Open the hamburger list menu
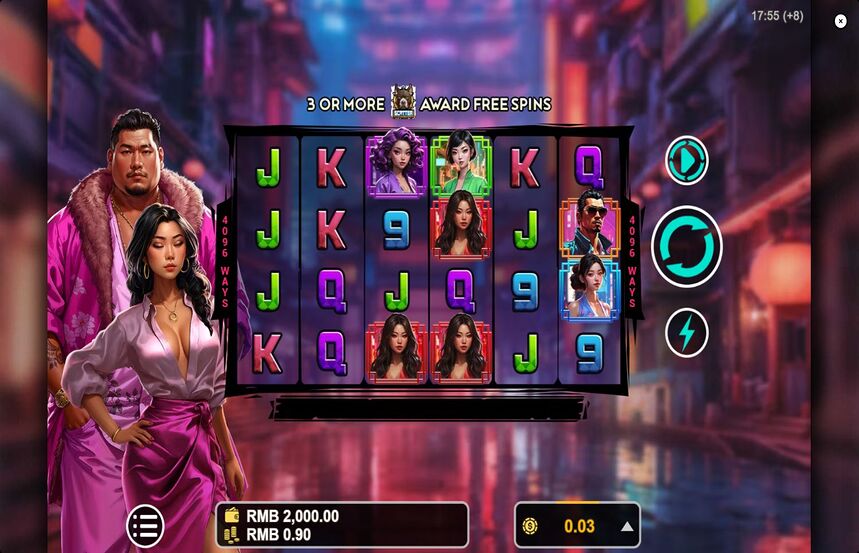Image resolution: width=859 pixels, height=553 pixels. [145, 526]
